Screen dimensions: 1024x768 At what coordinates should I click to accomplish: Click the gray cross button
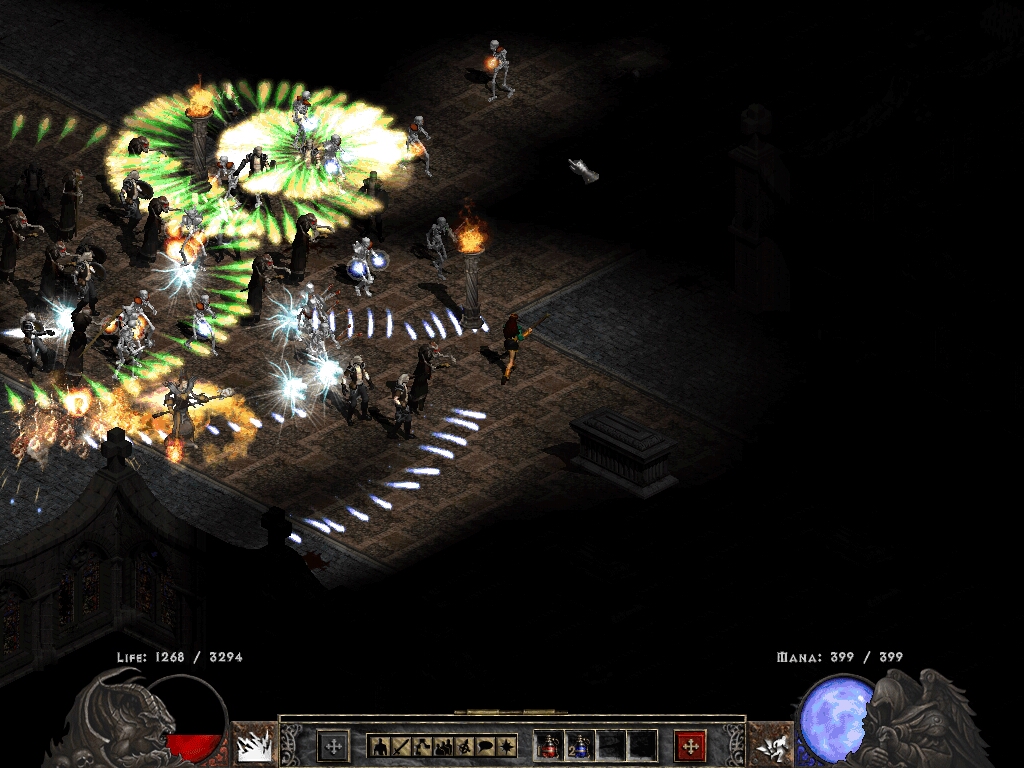point(333,745)
